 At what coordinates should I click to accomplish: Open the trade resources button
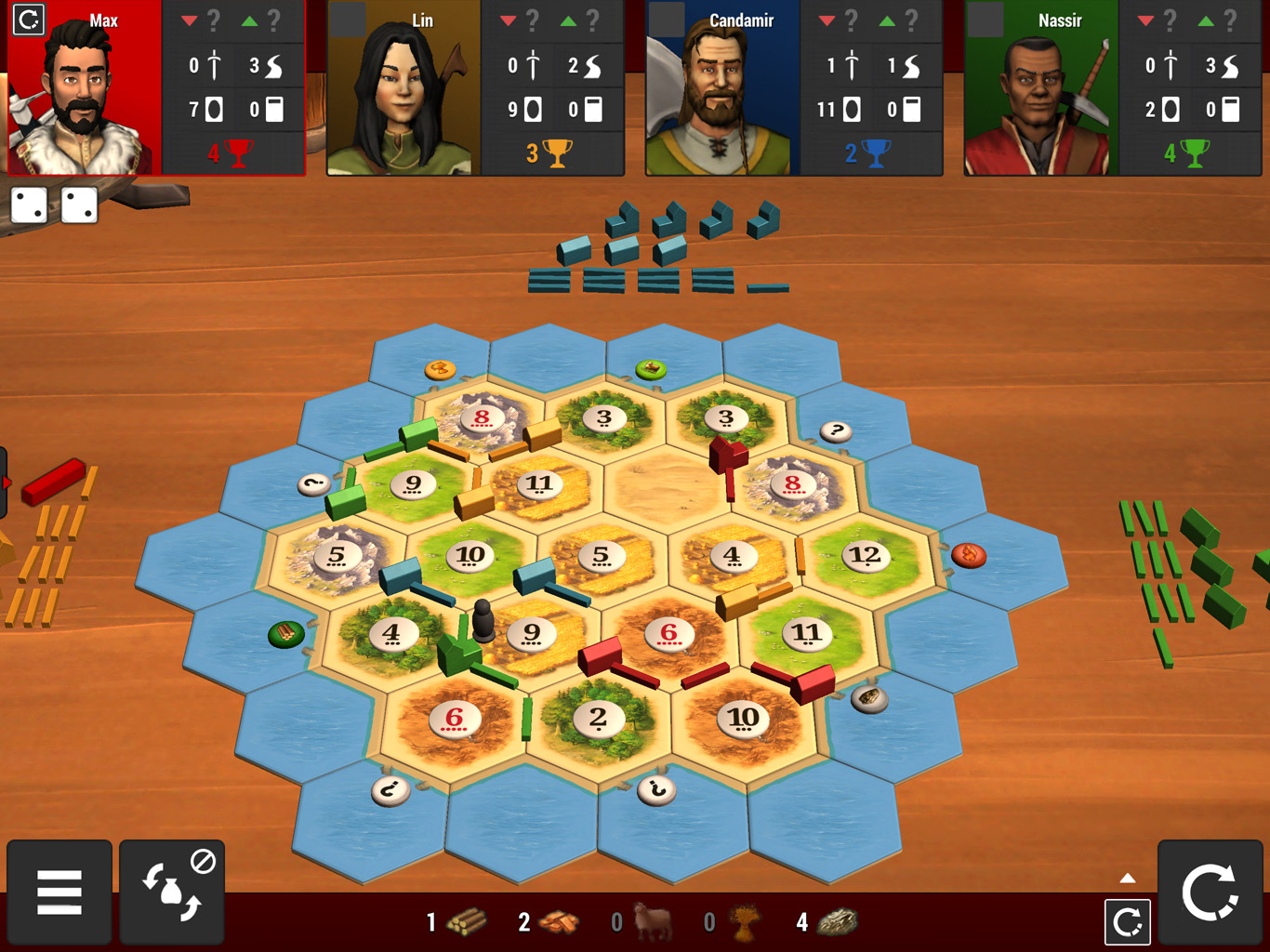tap(172, 892)
